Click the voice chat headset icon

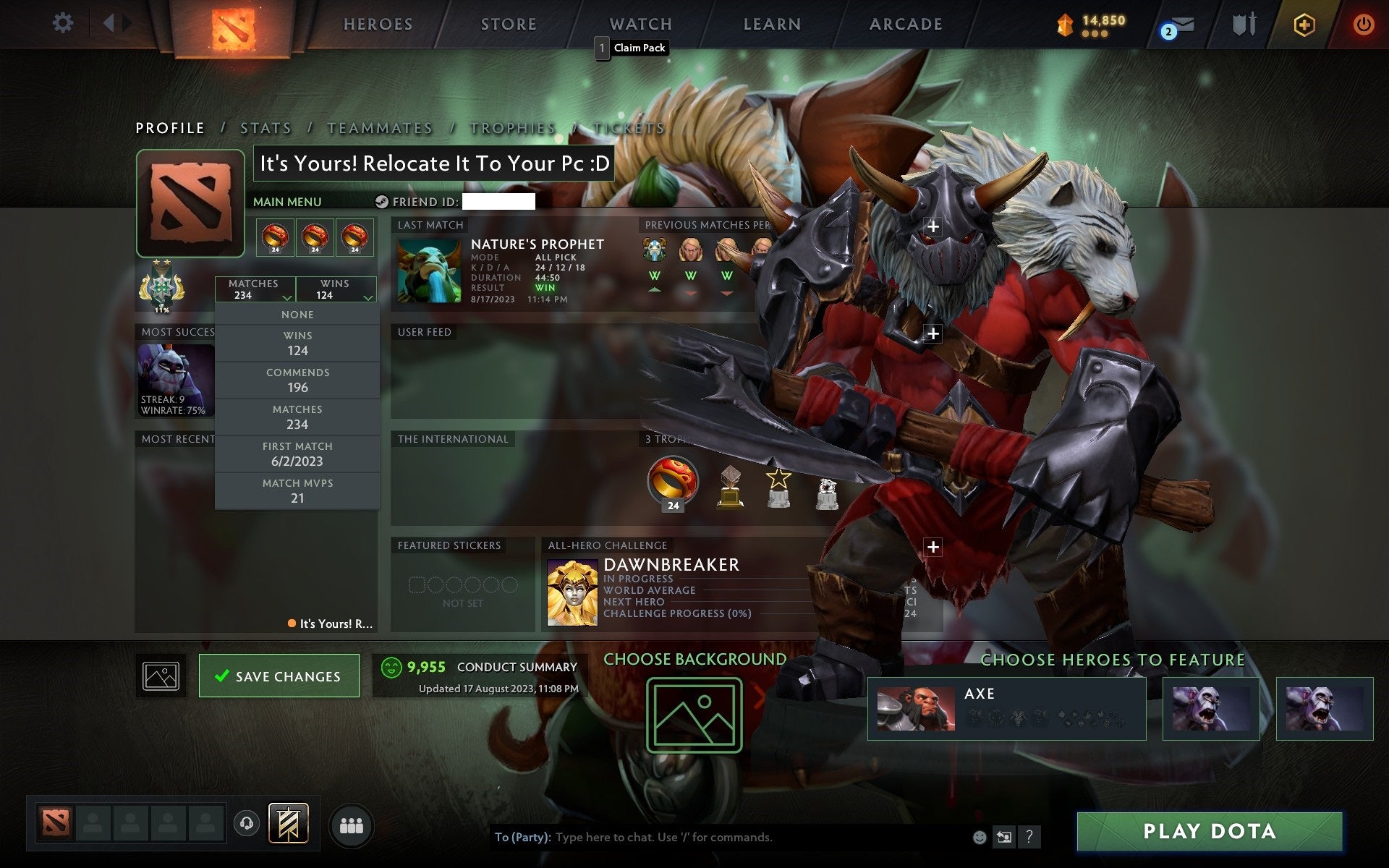pos(245,823)
